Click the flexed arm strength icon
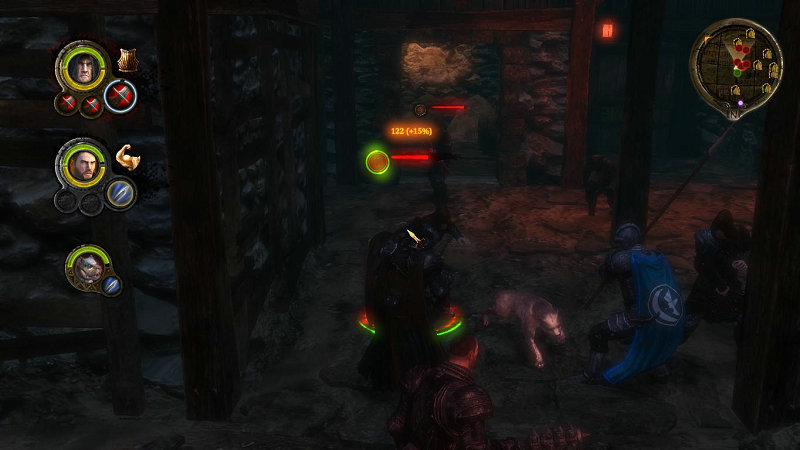Image resolution: width=800 pixels, height=450 pixels. pyautogui.click(x=126, y=156)
